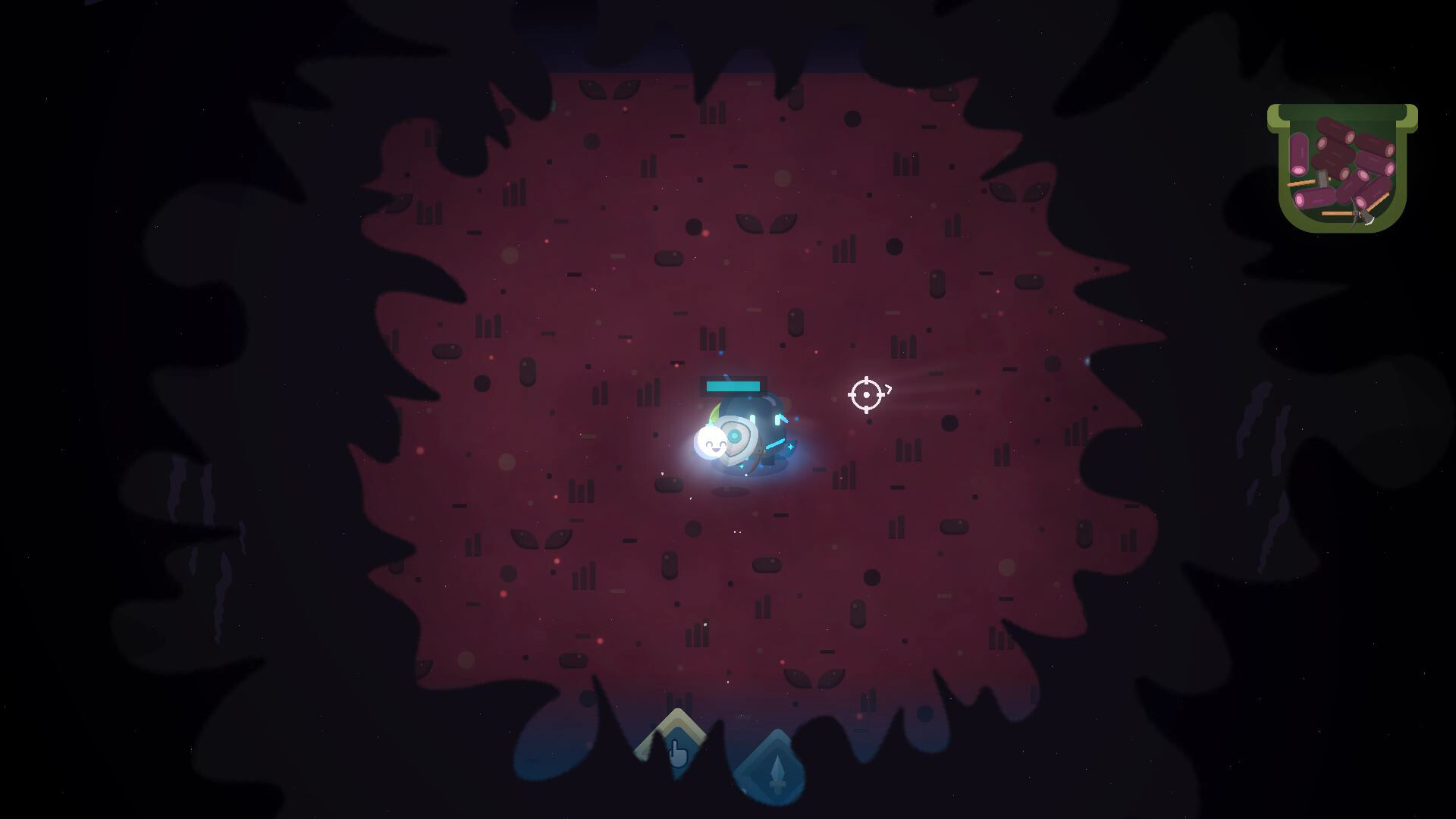1456x819 pixels.
Task: Select the hand interact ability icon
Action: [678, 754]
